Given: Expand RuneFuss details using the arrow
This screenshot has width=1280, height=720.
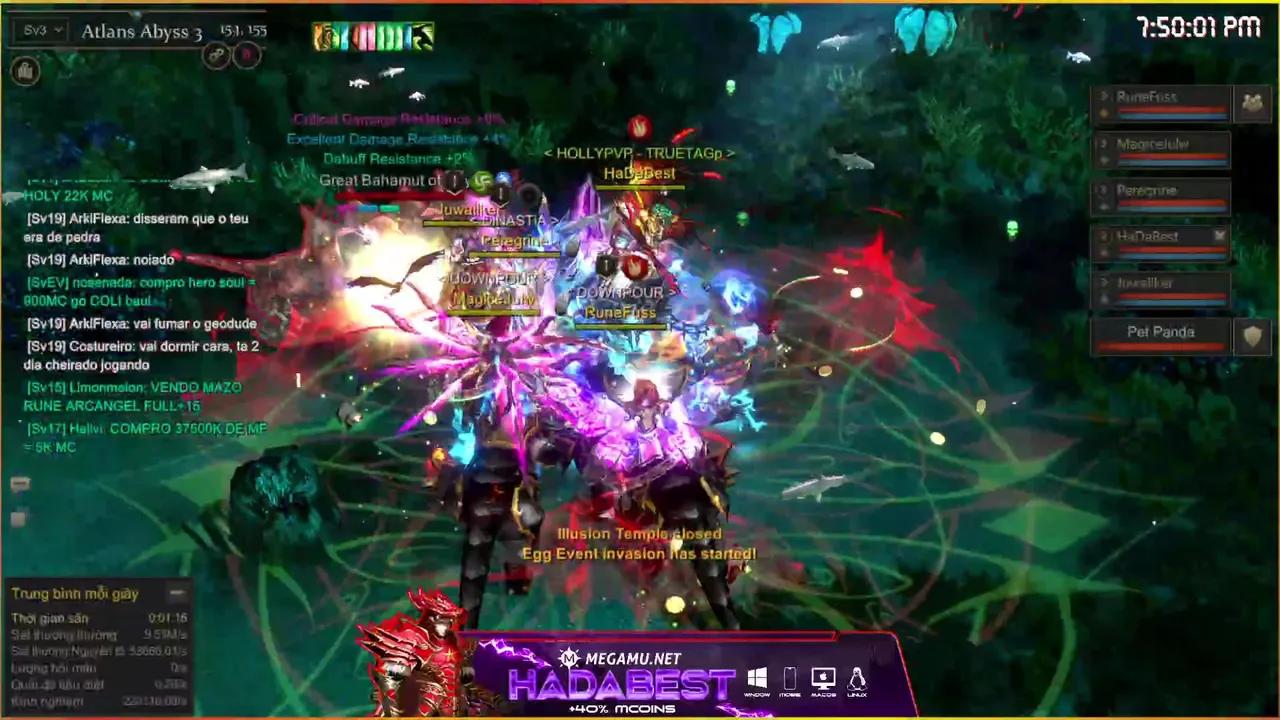Looking at the screenshot, I should pyautogui.click(x=1104, y=97).
